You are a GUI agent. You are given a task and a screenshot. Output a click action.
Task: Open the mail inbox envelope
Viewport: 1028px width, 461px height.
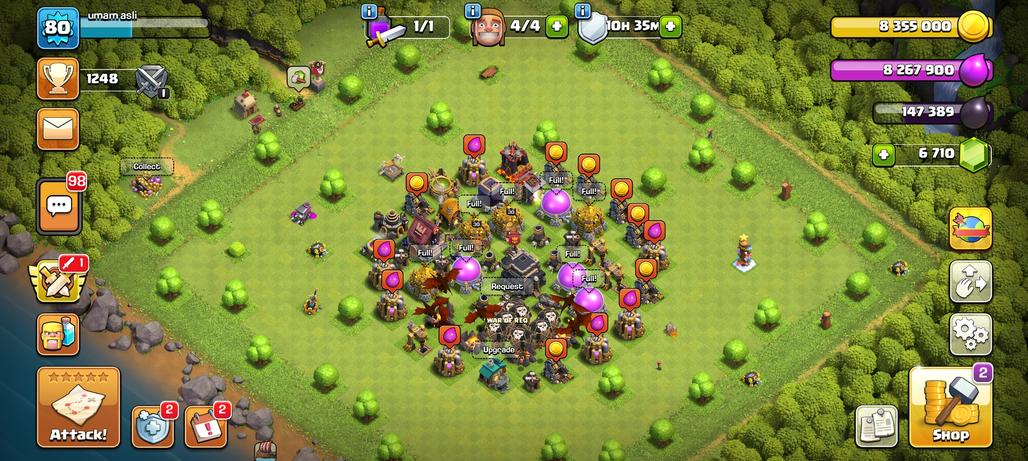[58, 128]
